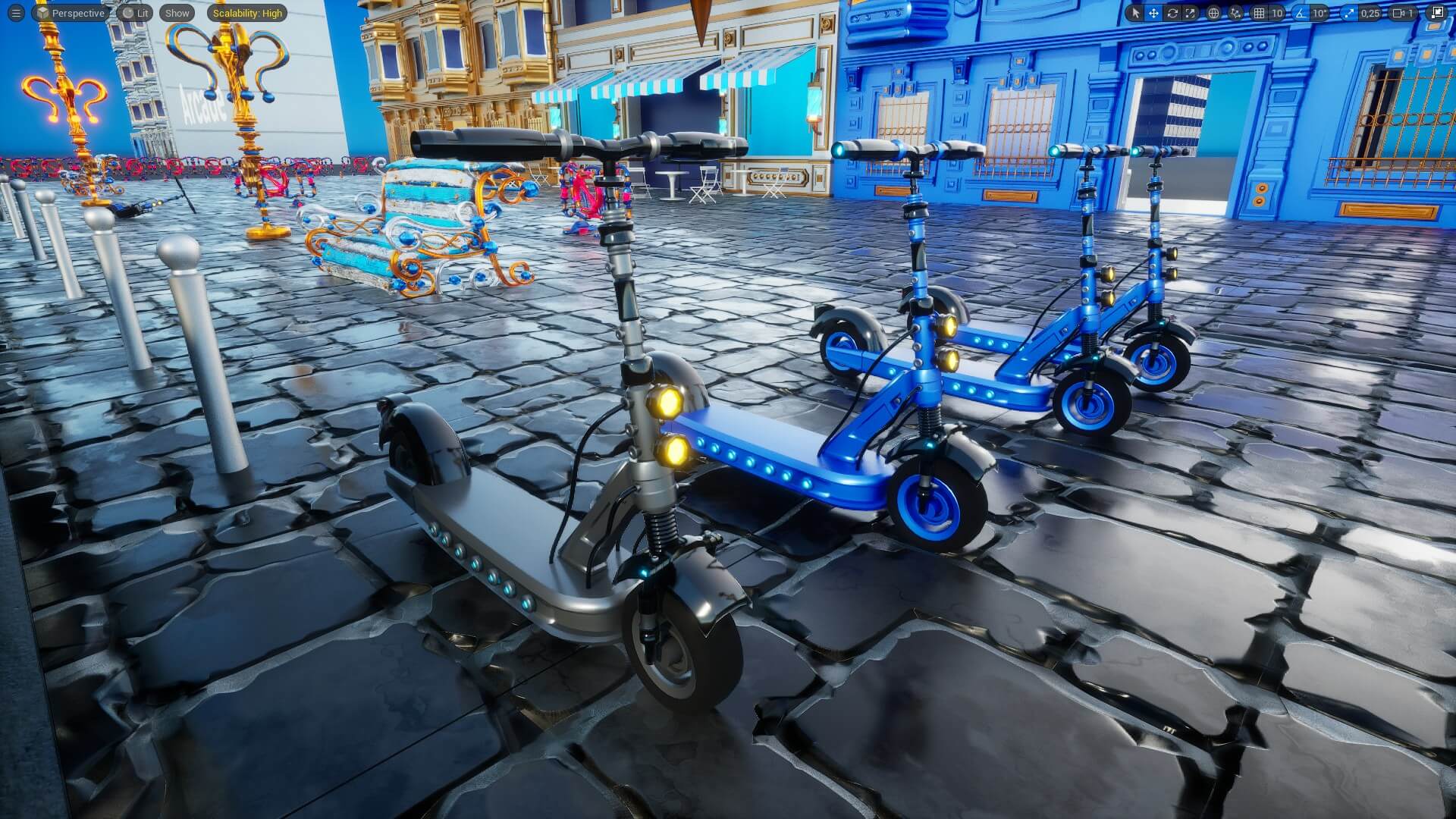This screenshot has width=1456, height=819.
Task: Click the maximize viewport icon
Action: [x=1439, y=12]
